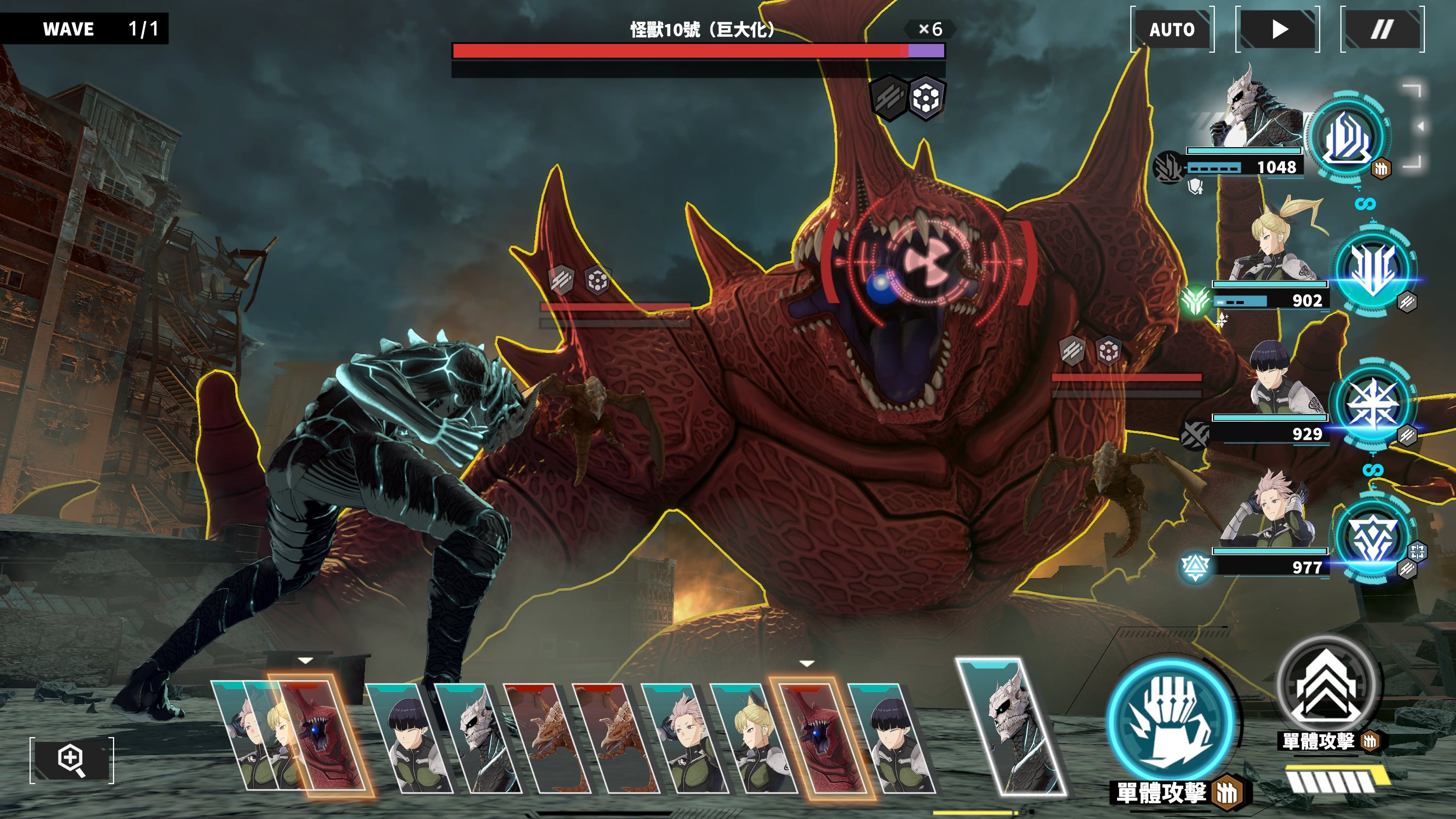Click the play speed arrow button
This screenshot has width=1456, height=819.
click(1278, 30)
